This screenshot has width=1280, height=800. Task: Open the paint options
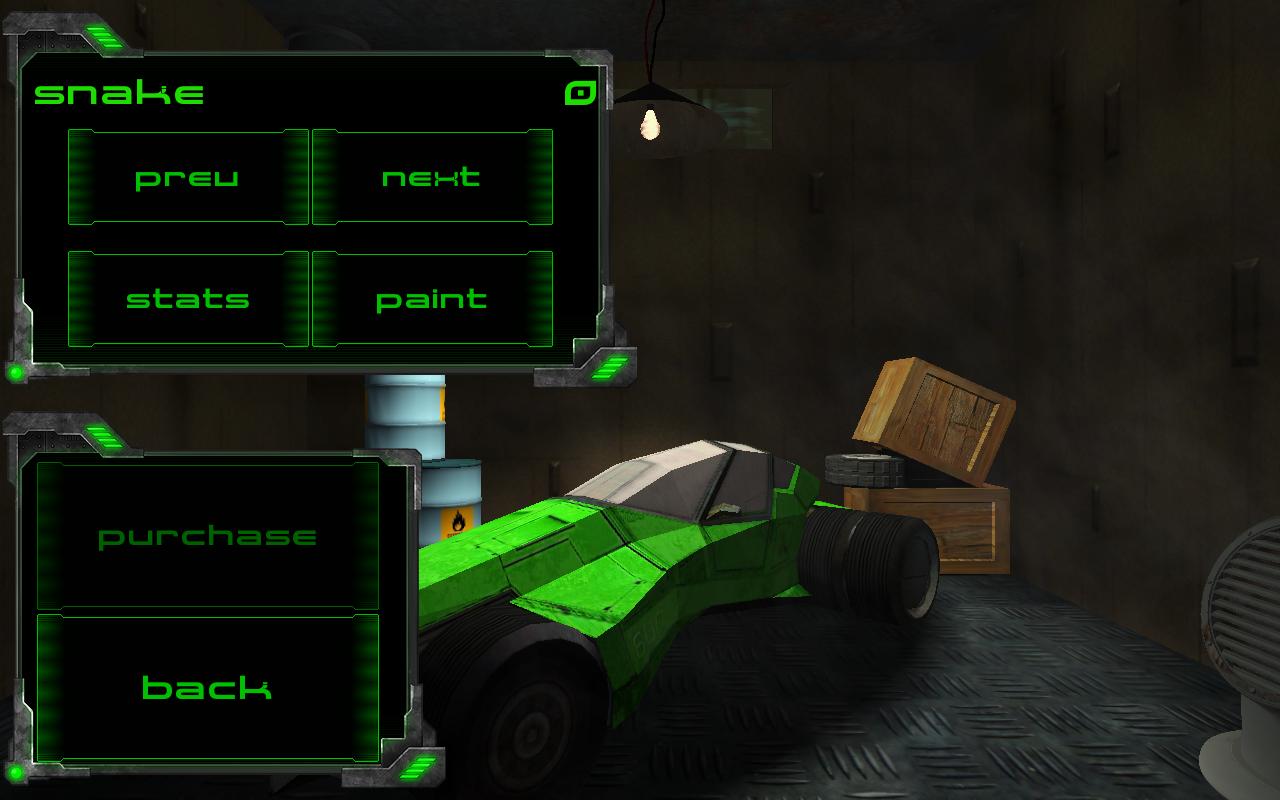pyautogui.click(x=432, y=299)
